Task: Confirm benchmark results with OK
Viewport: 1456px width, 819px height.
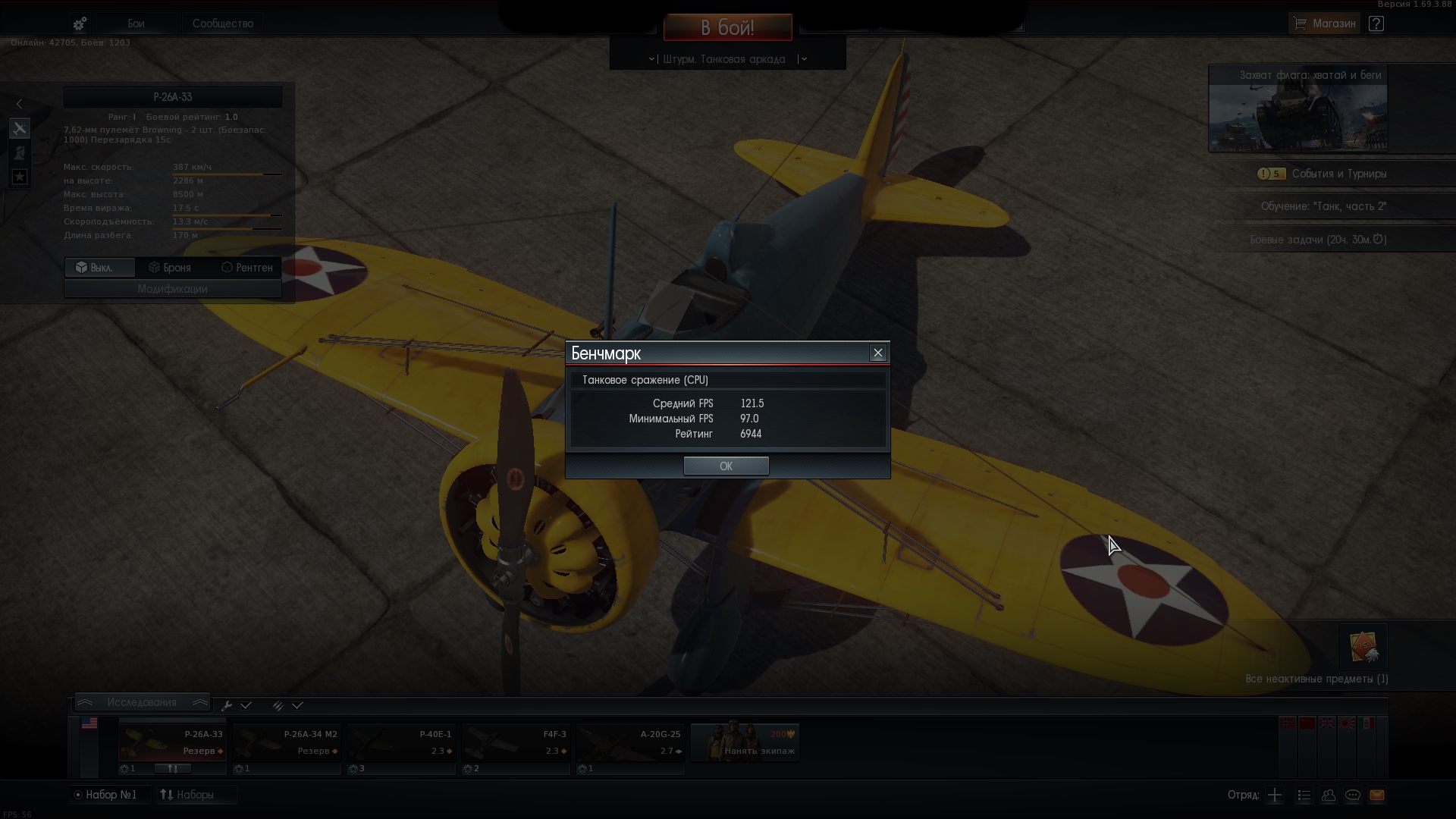Action: [x=726, y=466]
